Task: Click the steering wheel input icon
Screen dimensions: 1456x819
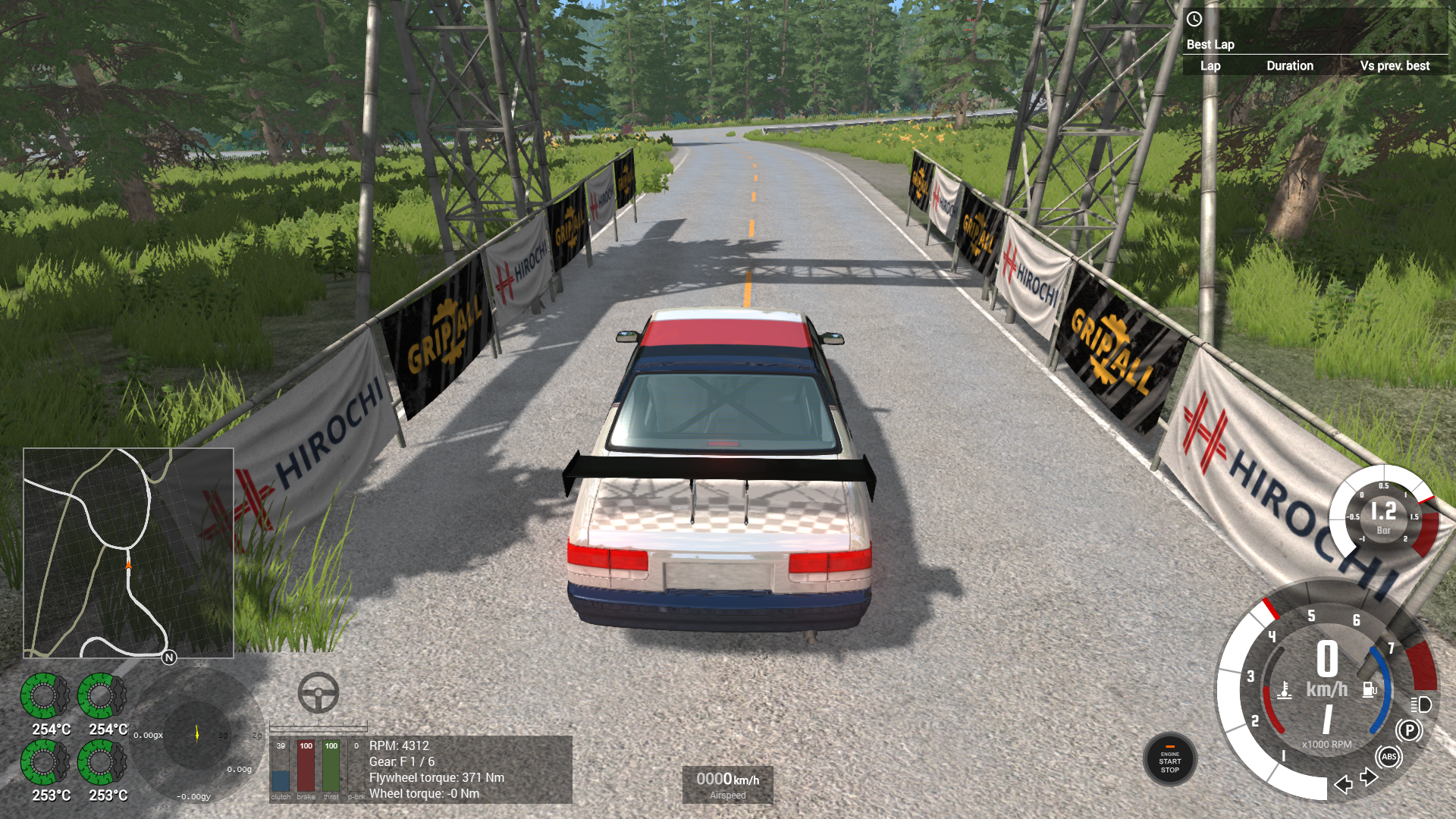Action: click(x=318, y=692)
